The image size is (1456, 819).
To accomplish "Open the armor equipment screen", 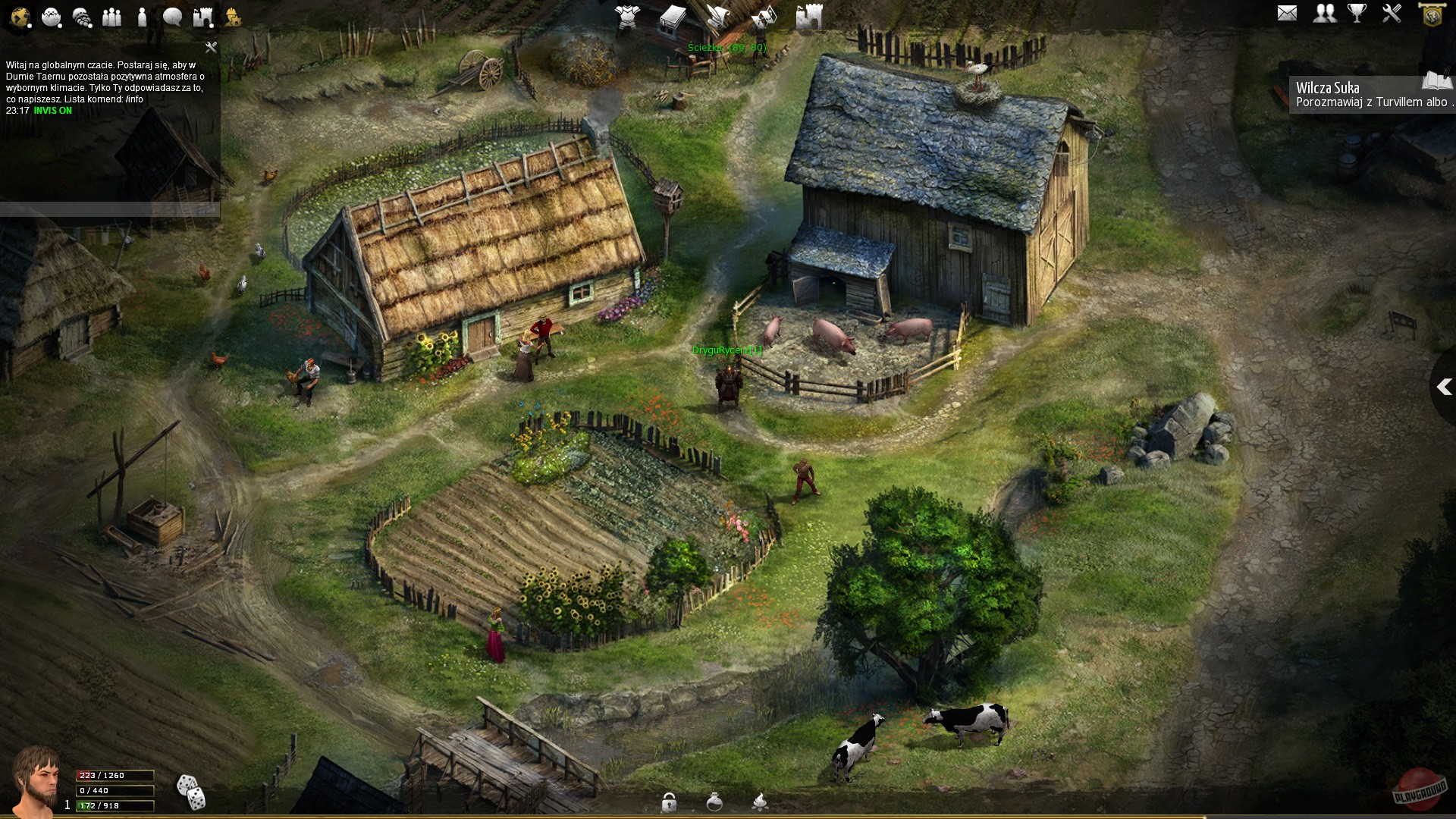I will [x=628, y=17].
